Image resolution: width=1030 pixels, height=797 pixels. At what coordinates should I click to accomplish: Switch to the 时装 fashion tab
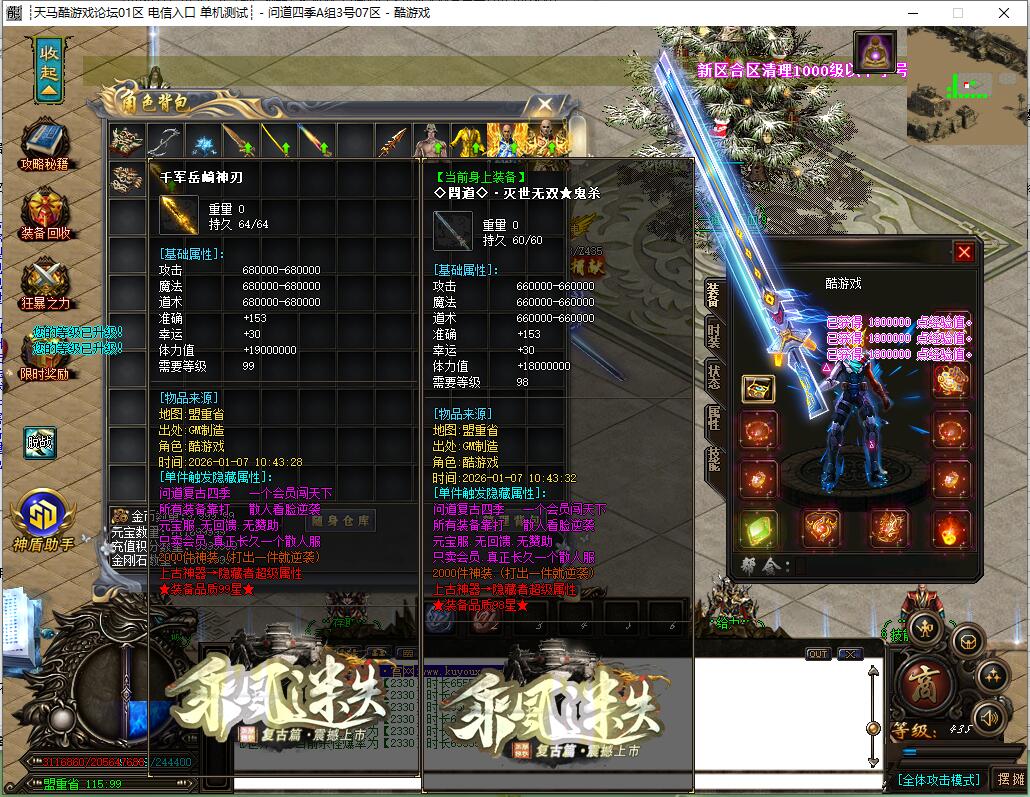coord(713,336)
